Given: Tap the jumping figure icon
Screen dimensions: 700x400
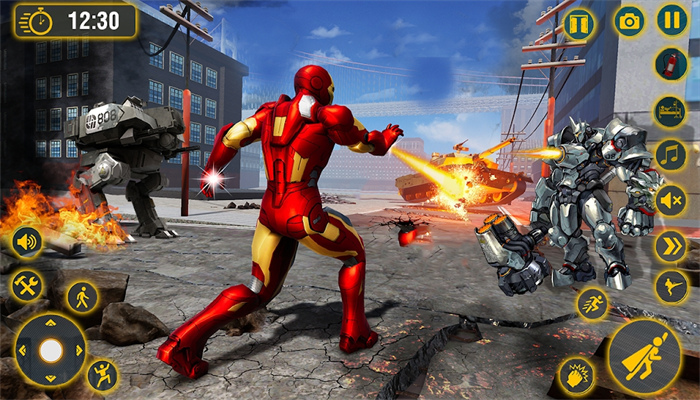Looking at the screenshot, I should pos(102,375).
